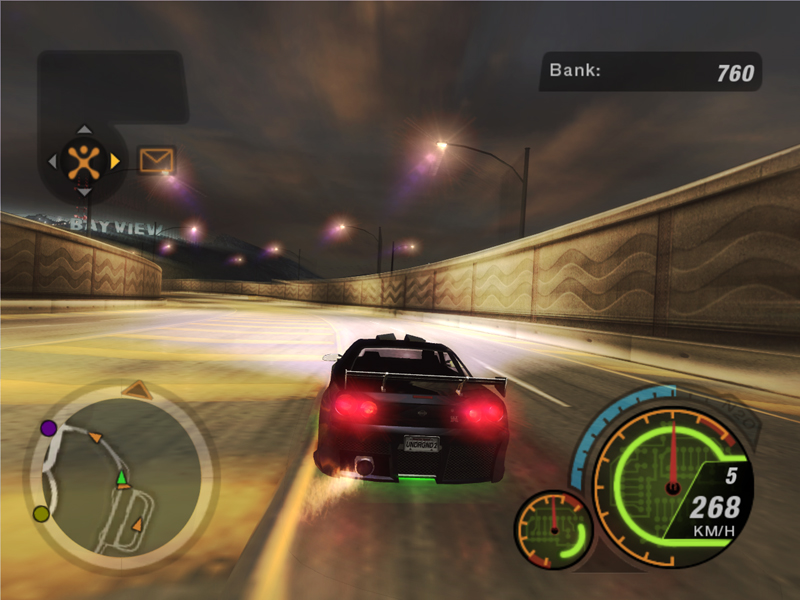Select the down arrow below the orange figure
This screenshot has width=800, height=600.
pyautogui.click(x=84, y=191)
